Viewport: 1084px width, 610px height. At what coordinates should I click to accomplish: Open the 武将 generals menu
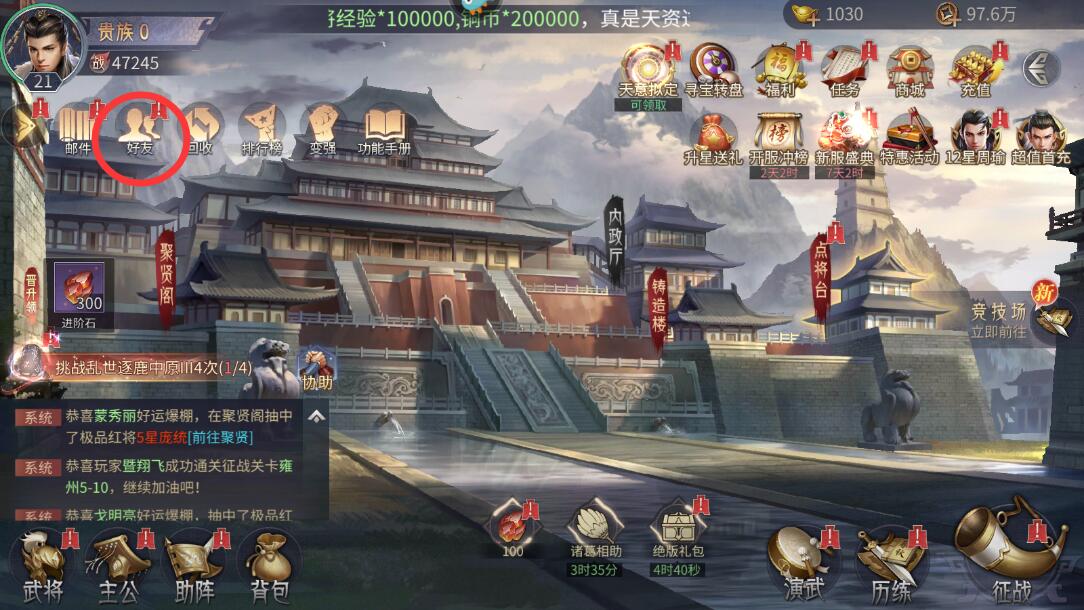(x=43, y=565)
